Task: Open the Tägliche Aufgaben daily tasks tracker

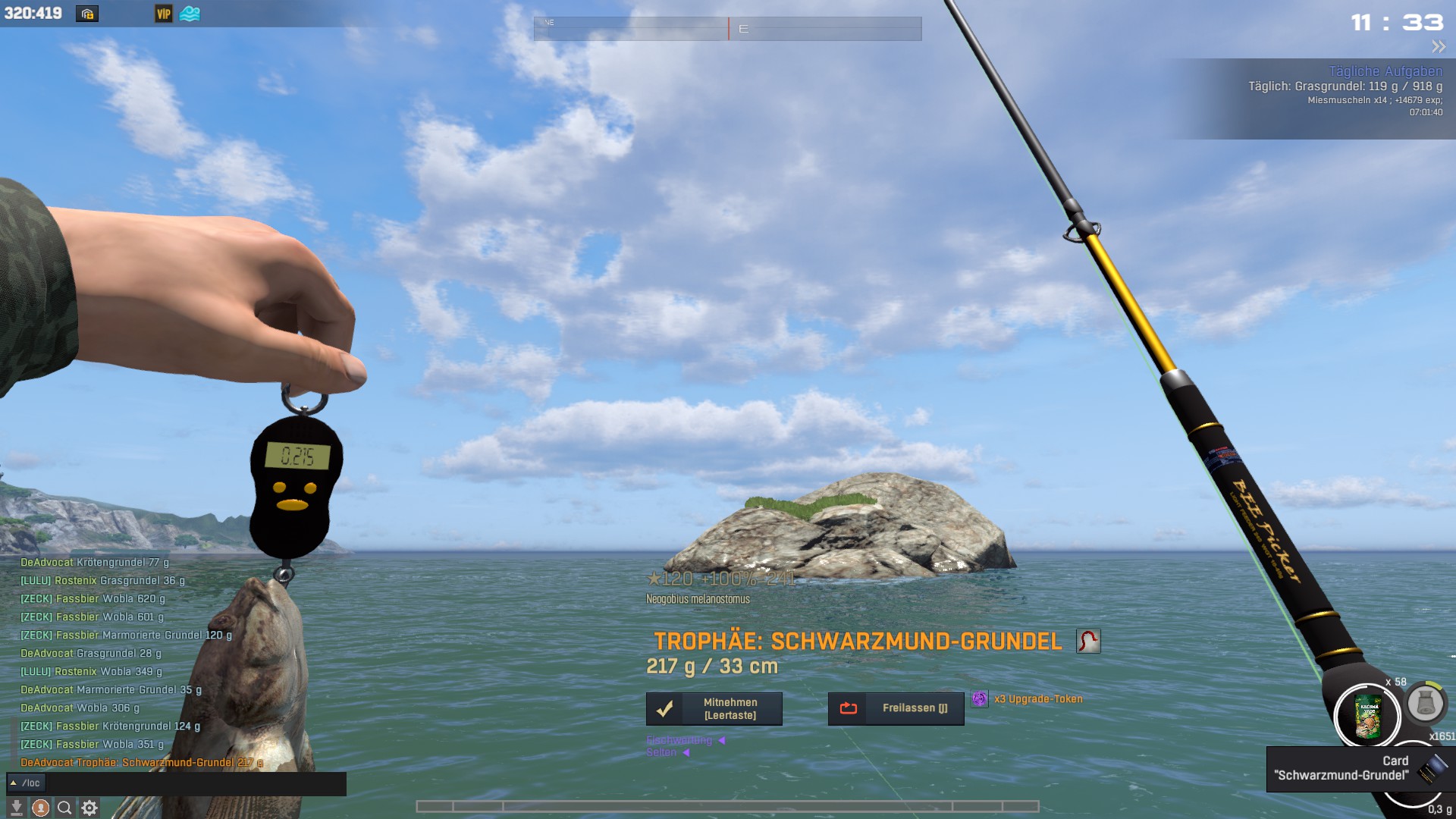Action: click(x=1385, y=71)
